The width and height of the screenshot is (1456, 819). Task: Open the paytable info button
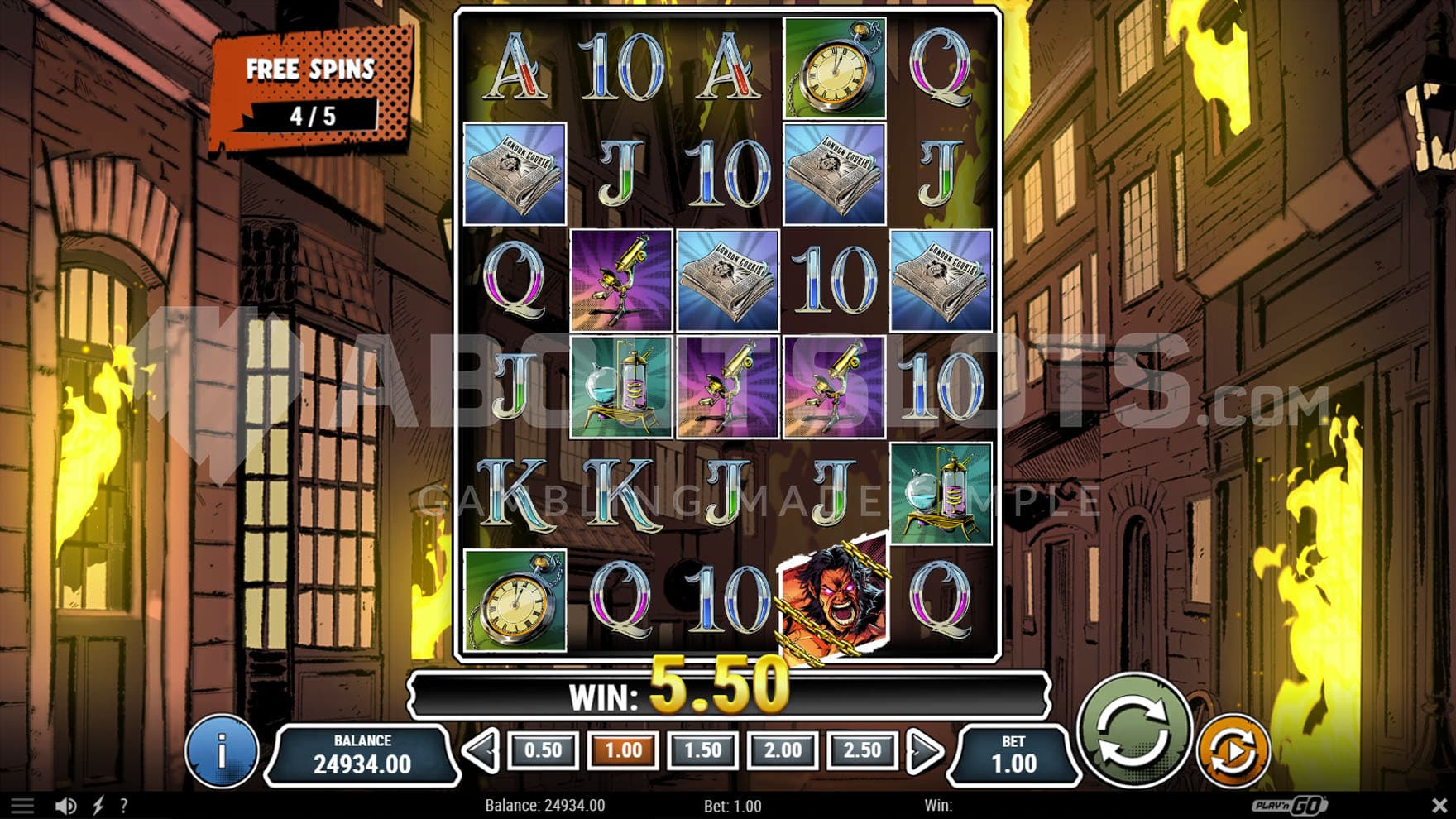[x=221, y=751]
